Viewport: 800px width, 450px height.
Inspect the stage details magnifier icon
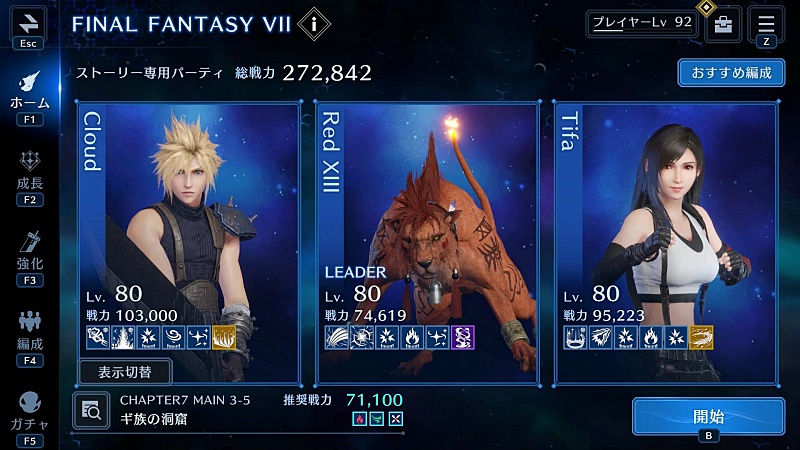[91, 408]
